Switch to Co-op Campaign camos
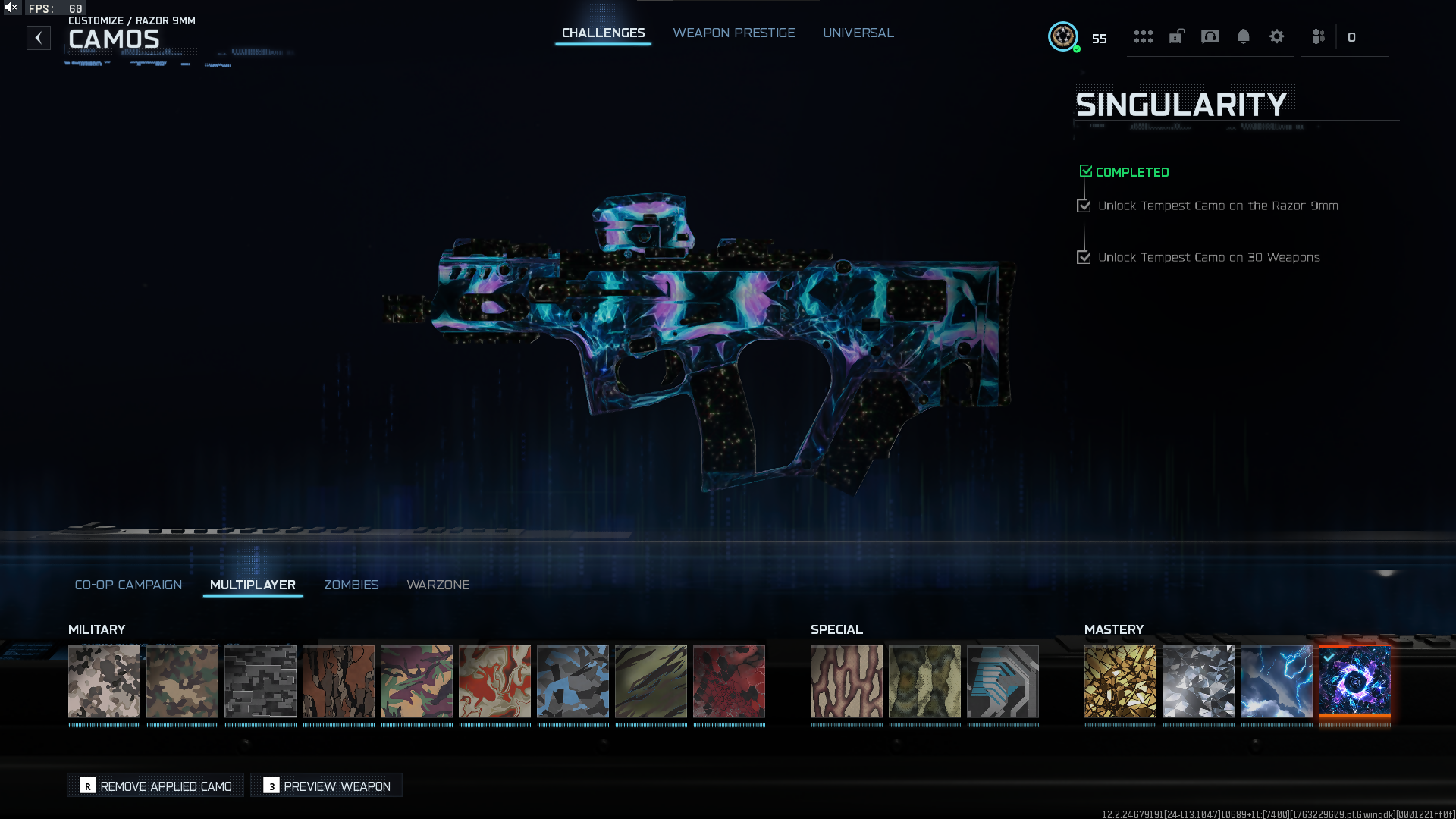 coord(128,585)
